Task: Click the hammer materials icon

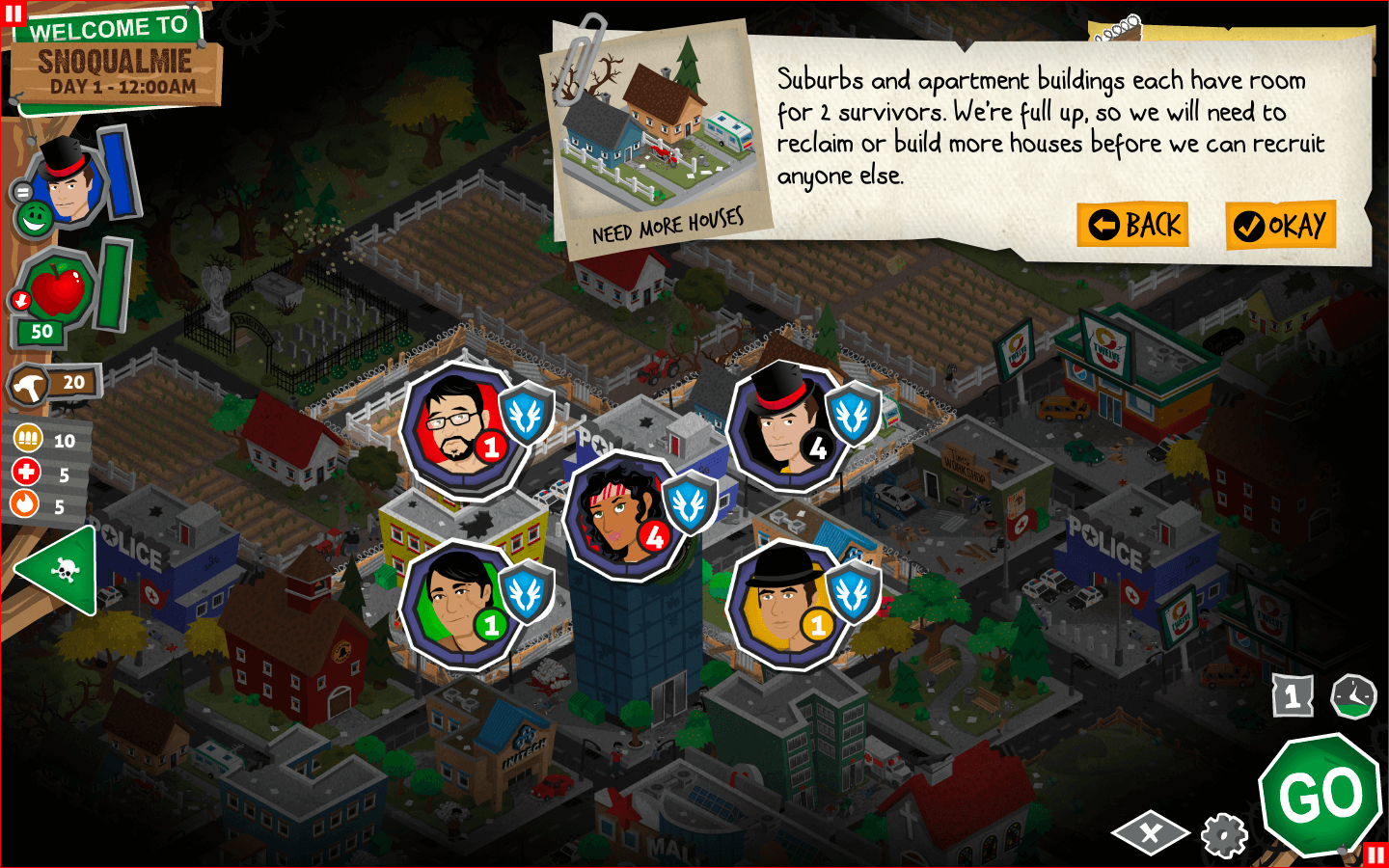Action: [29, 386]
